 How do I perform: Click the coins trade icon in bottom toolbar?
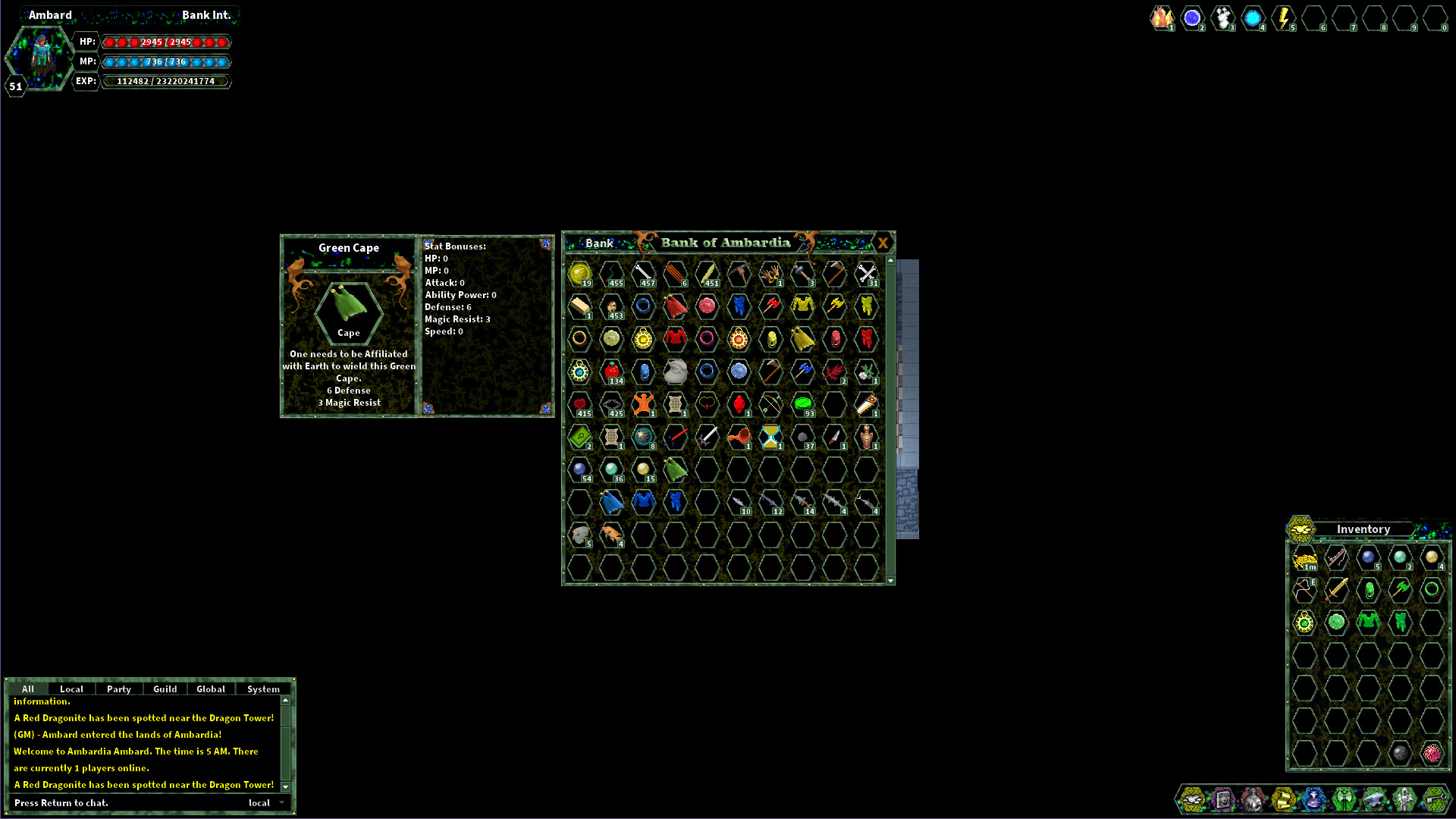coord(1193,799)
